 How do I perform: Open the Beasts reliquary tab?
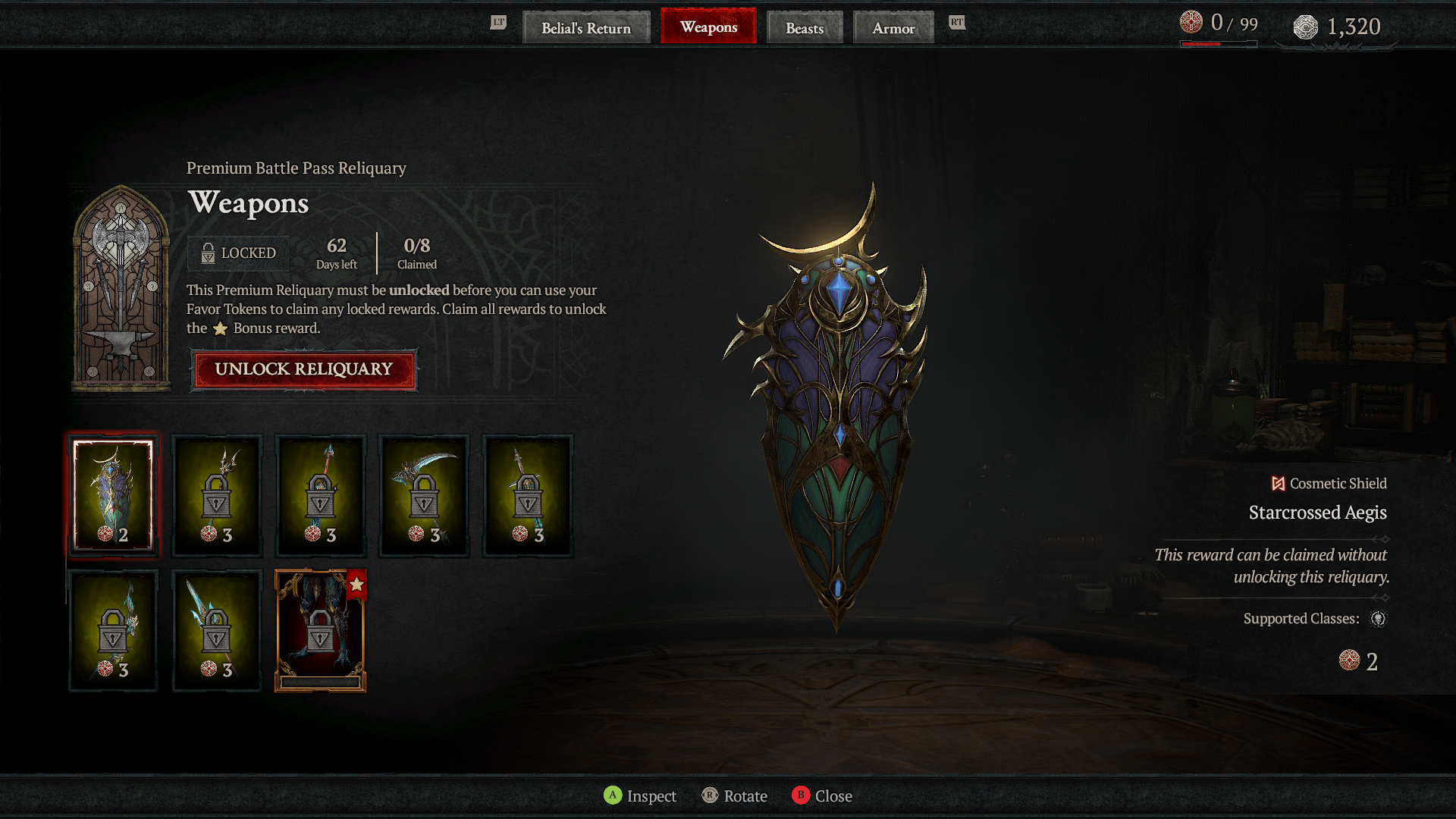(x=804, y=28)
